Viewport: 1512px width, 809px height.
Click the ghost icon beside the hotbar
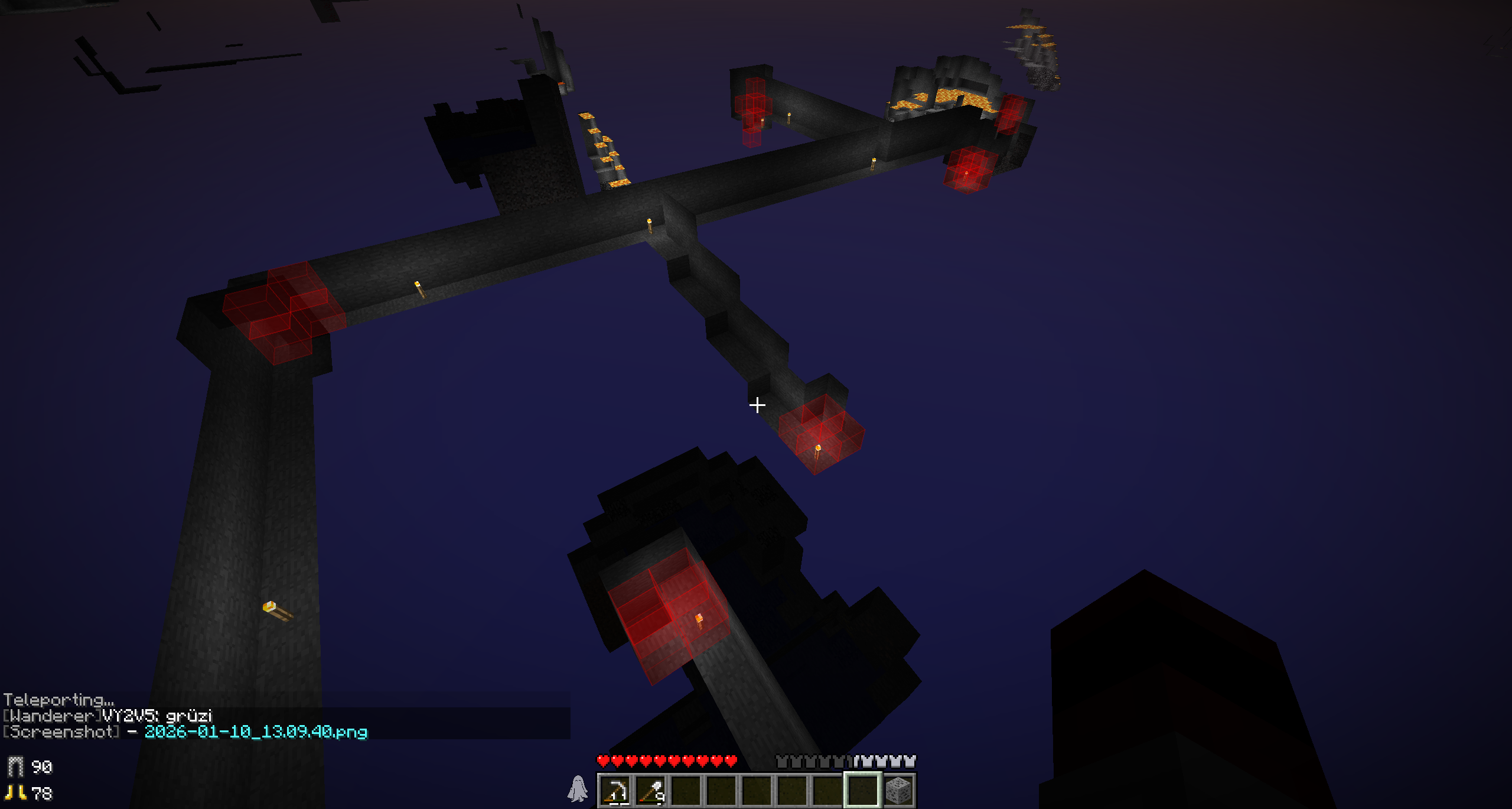[578, 789]
